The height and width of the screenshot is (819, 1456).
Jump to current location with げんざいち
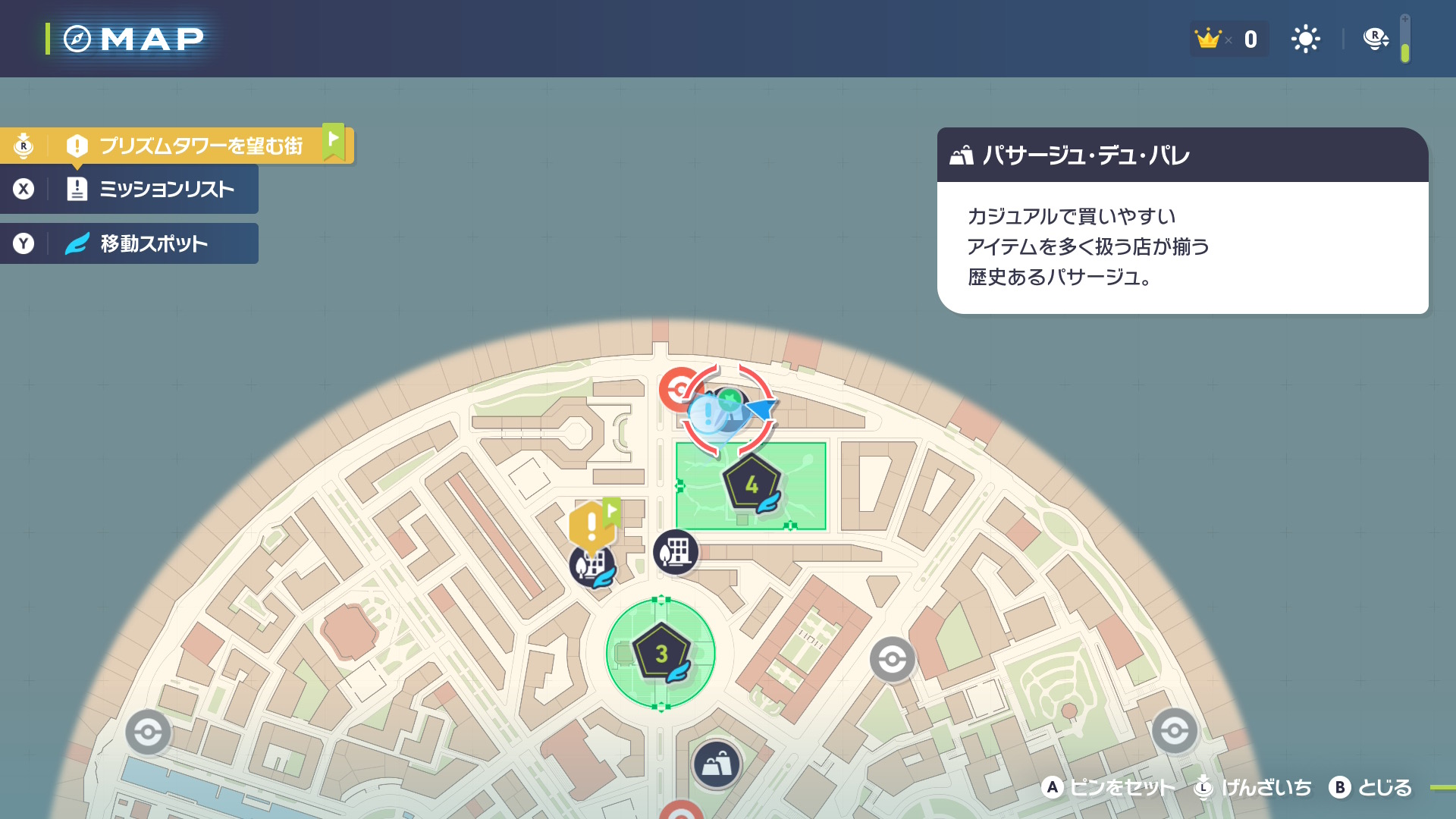[x=1266, y=788]
